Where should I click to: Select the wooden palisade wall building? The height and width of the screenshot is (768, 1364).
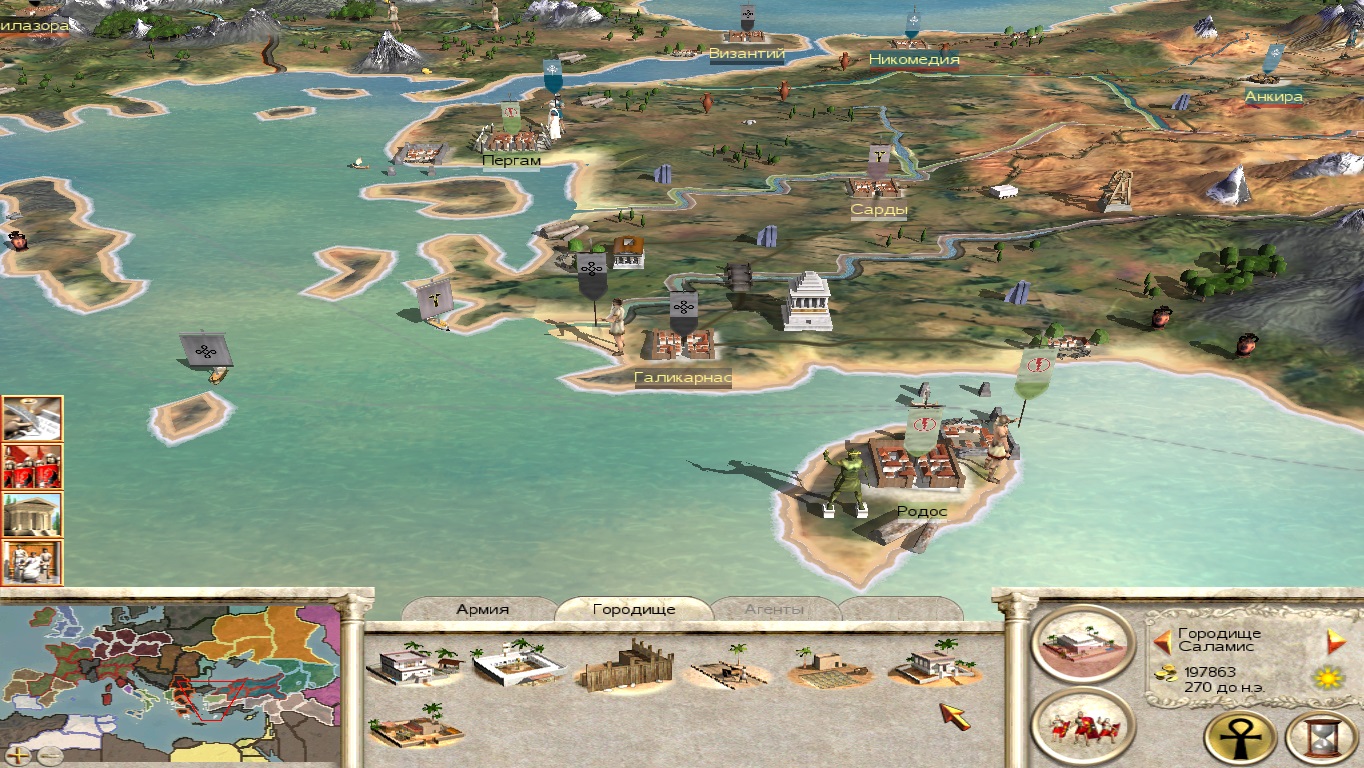click(x=626, y=665)
